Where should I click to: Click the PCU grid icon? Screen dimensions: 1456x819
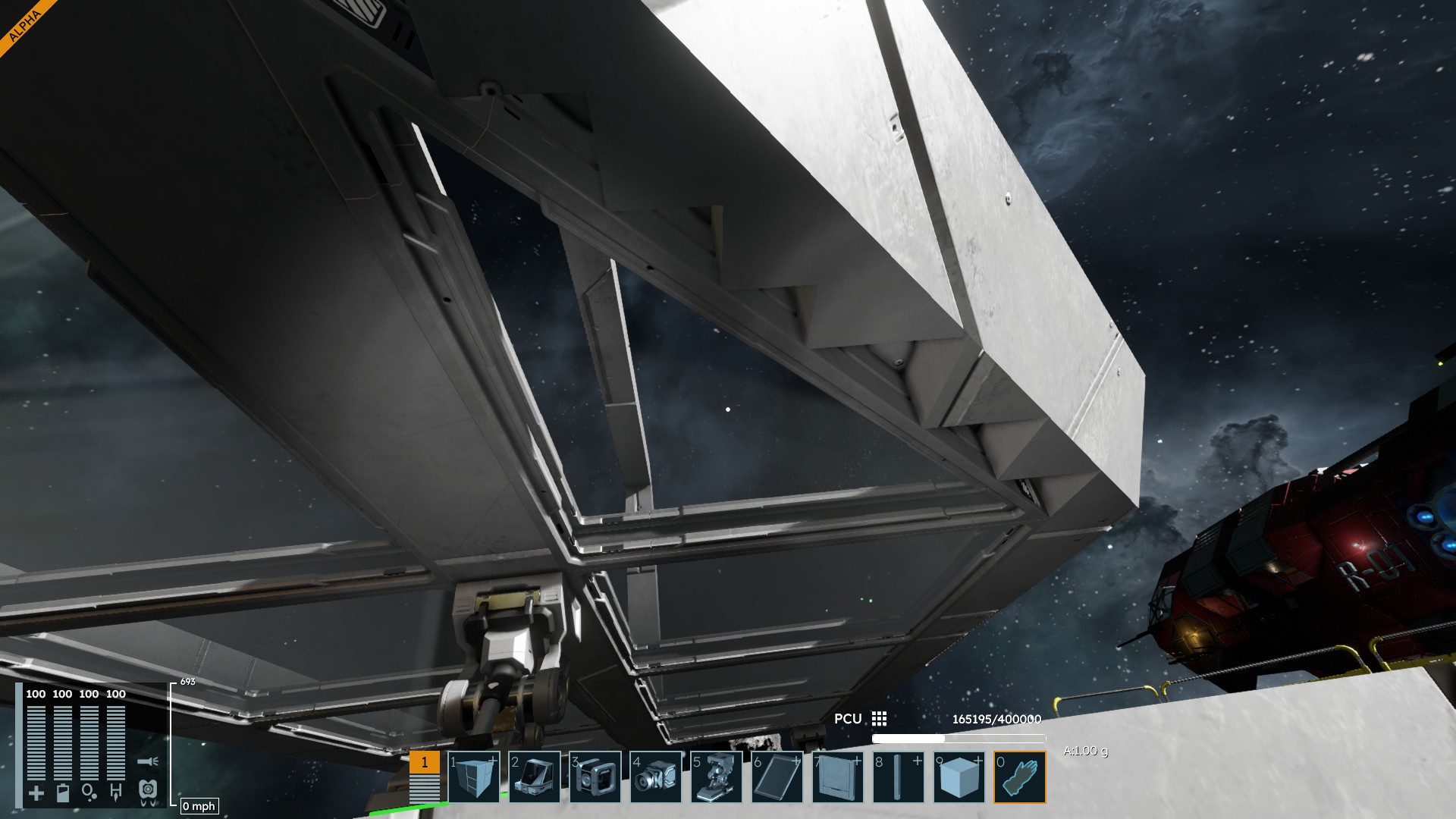coord(879,718)
